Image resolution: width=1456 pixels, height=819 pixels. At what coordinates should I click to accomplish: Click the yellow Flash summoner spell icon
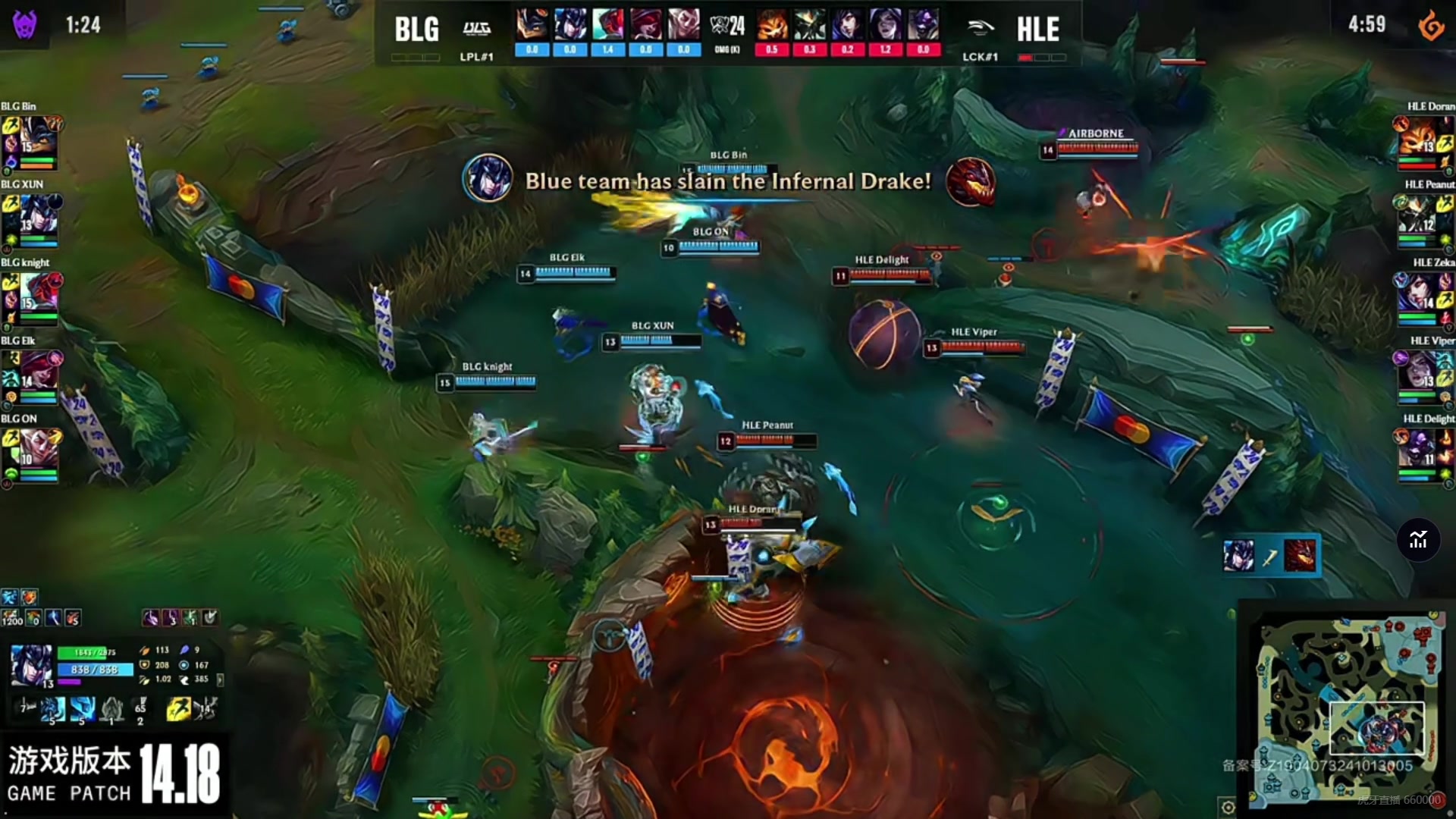point(178,709)
